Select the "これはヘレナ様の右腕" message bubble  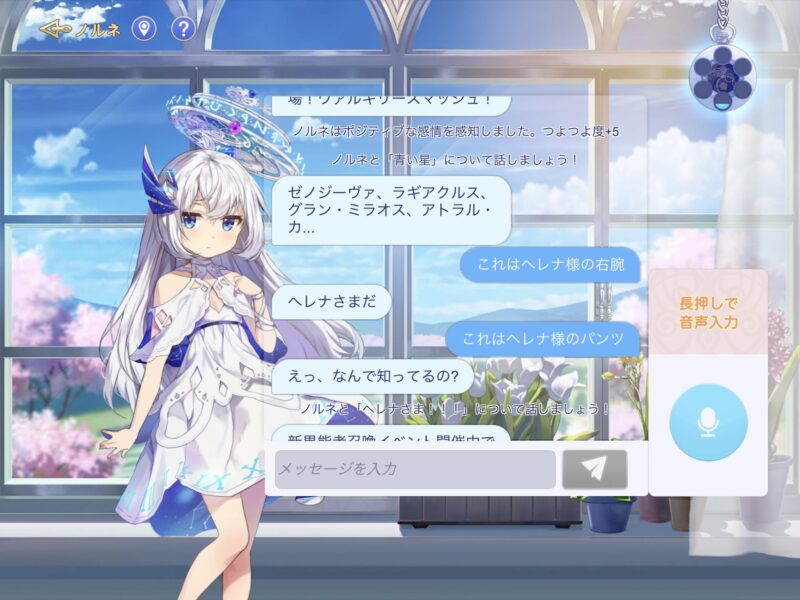549,264
